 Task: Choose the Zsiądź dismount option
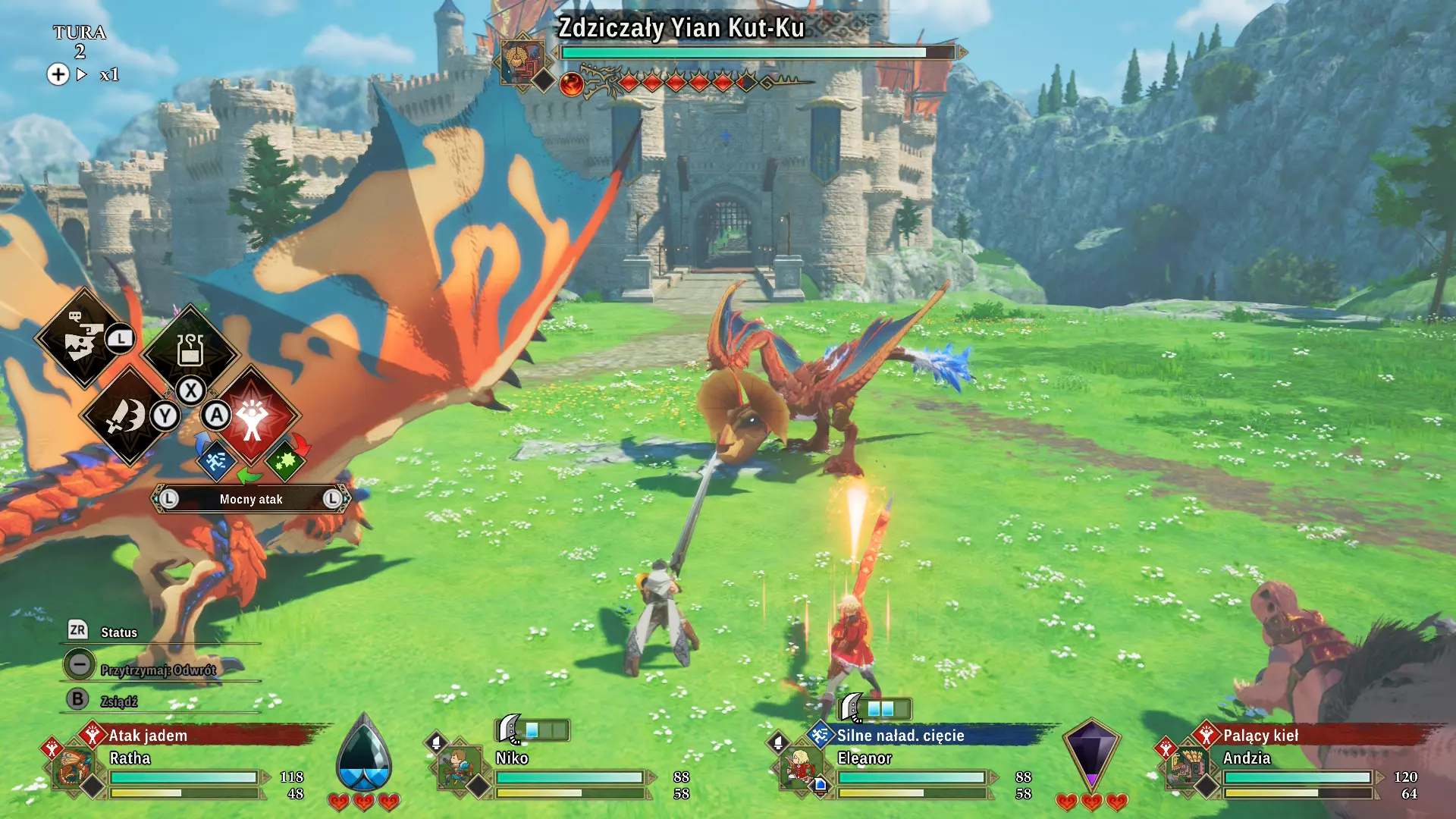(x=119, y=701)
